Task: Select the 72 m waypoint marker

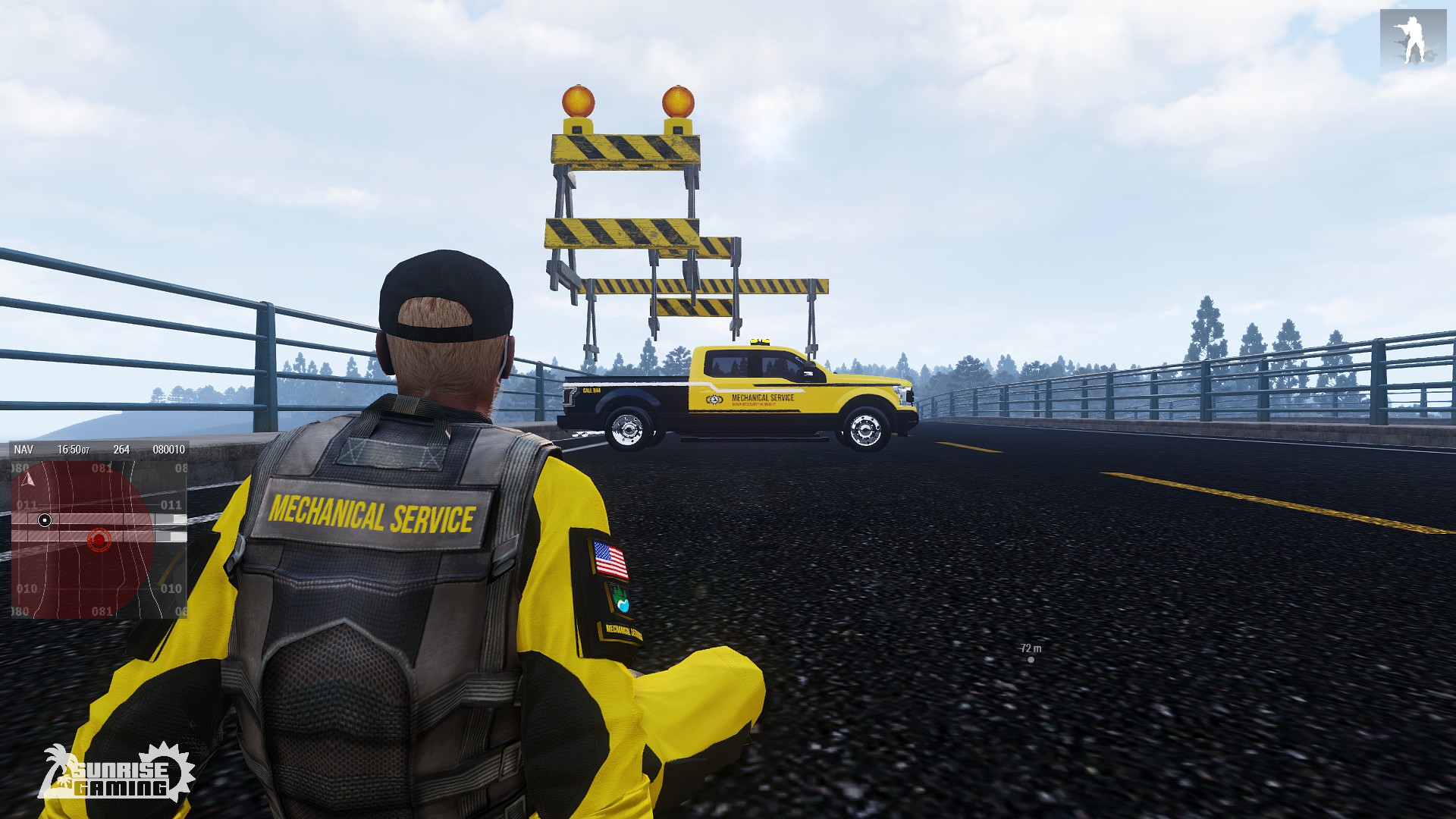Action: (x=1031, y=660)
